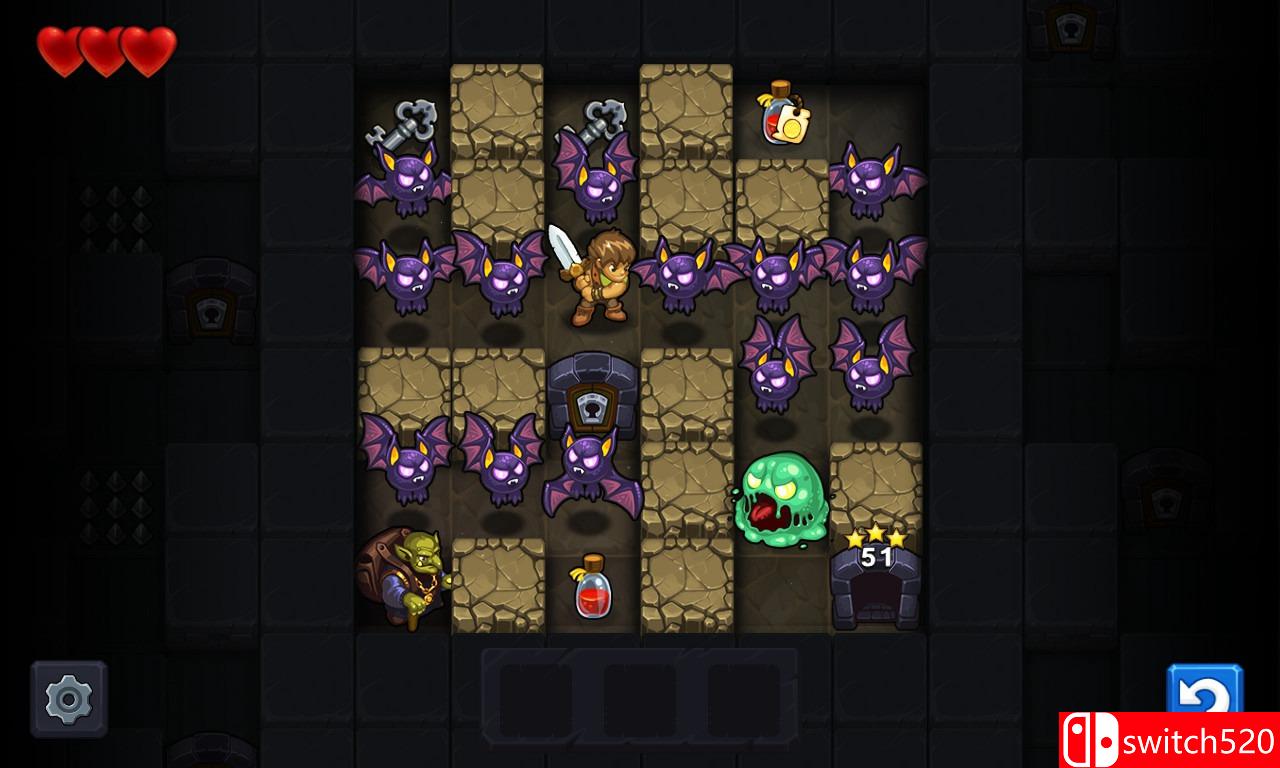The image size is (1280, 768).
Task: Enter the exit door labeled 51
Action: point(877,595)
